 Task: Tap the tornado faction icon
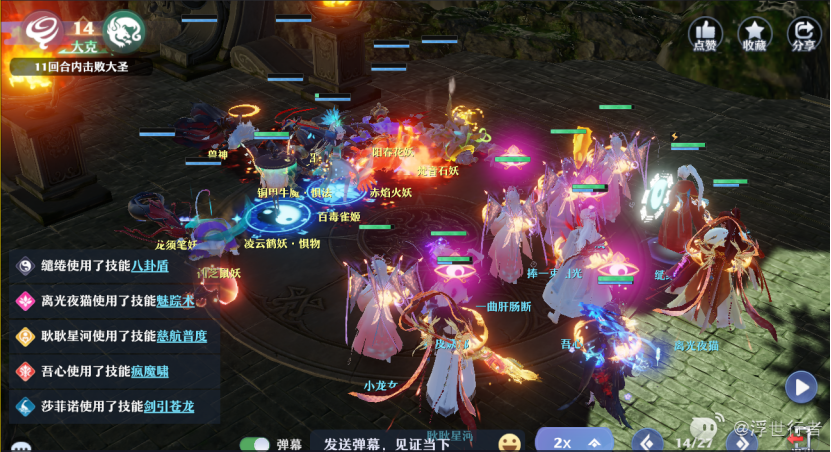(44, 31)
